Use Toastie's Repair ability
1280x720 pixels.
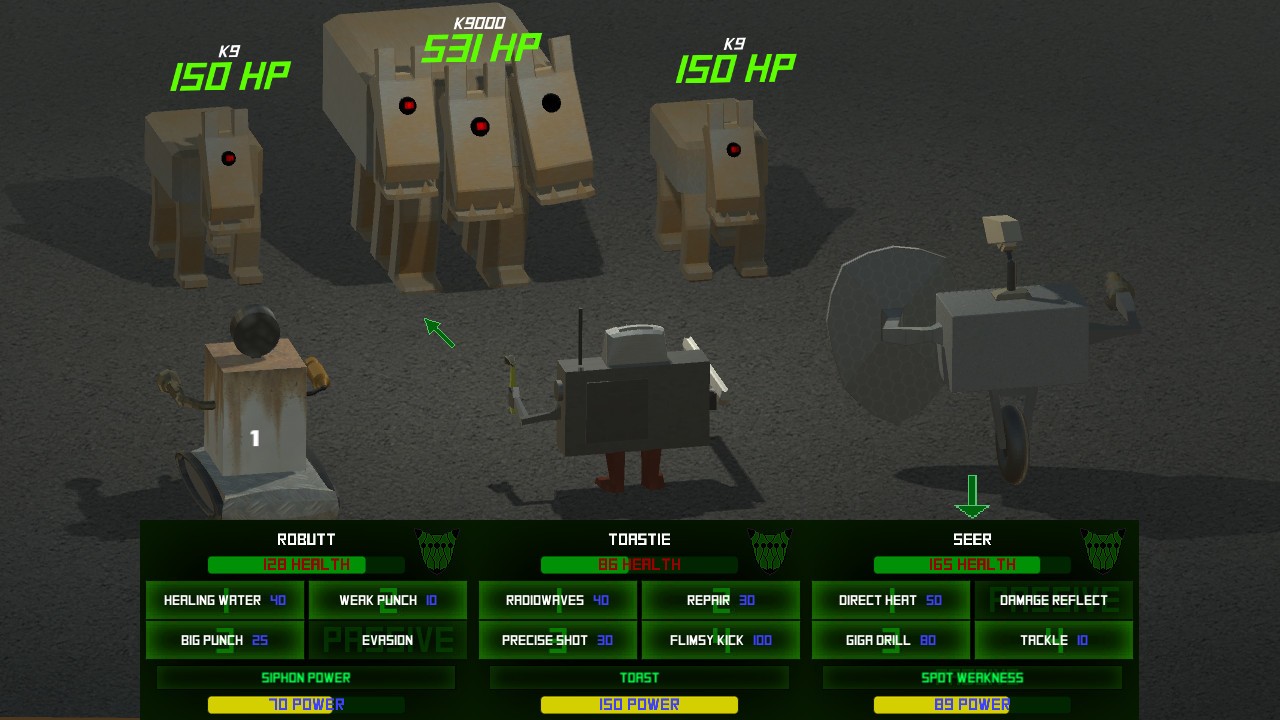720,600
